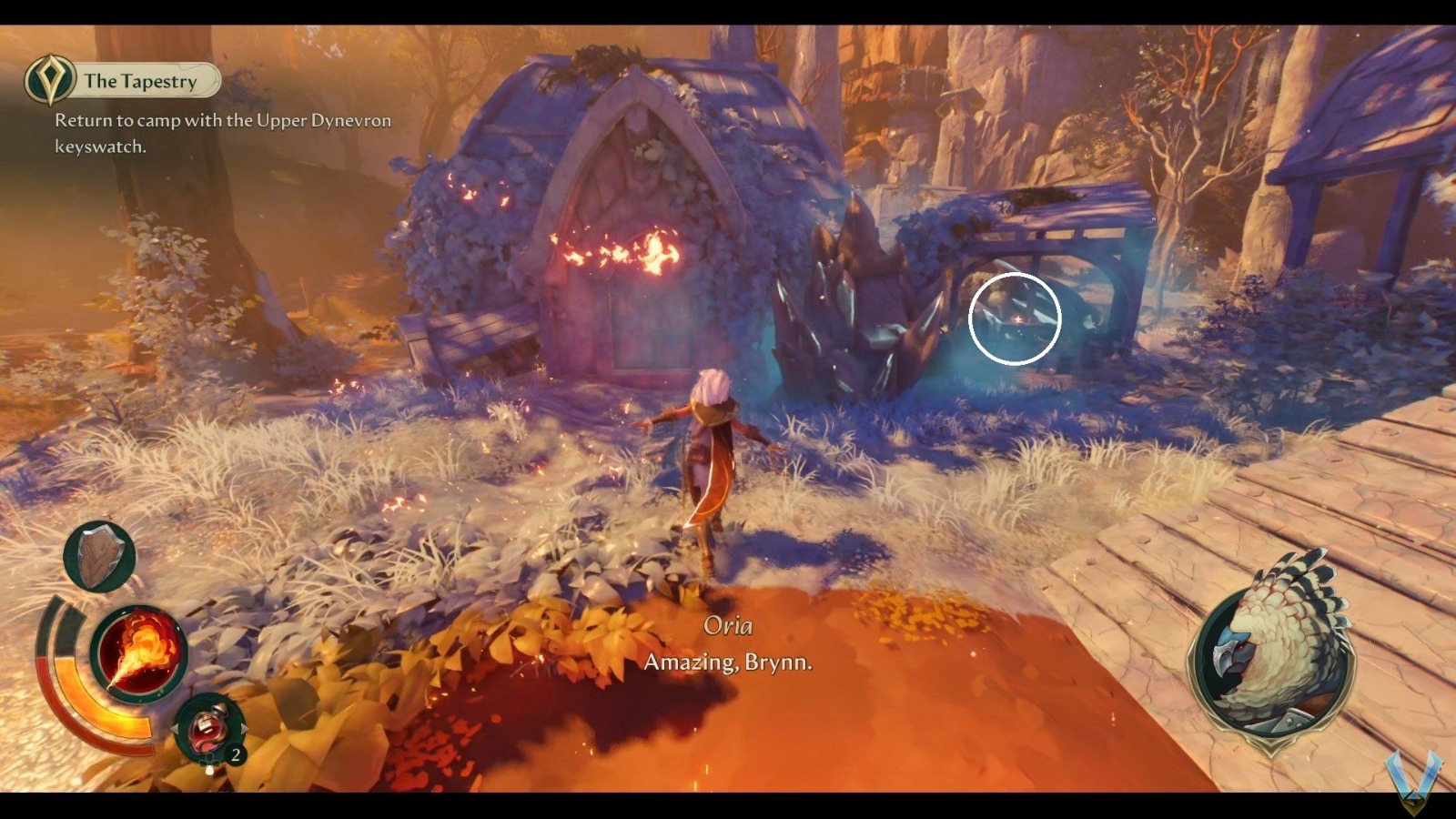Click the blue crystal formation near the bridge
This screenshot has height=819, width=1456.
pyautogui.click(x=855, y=309)
